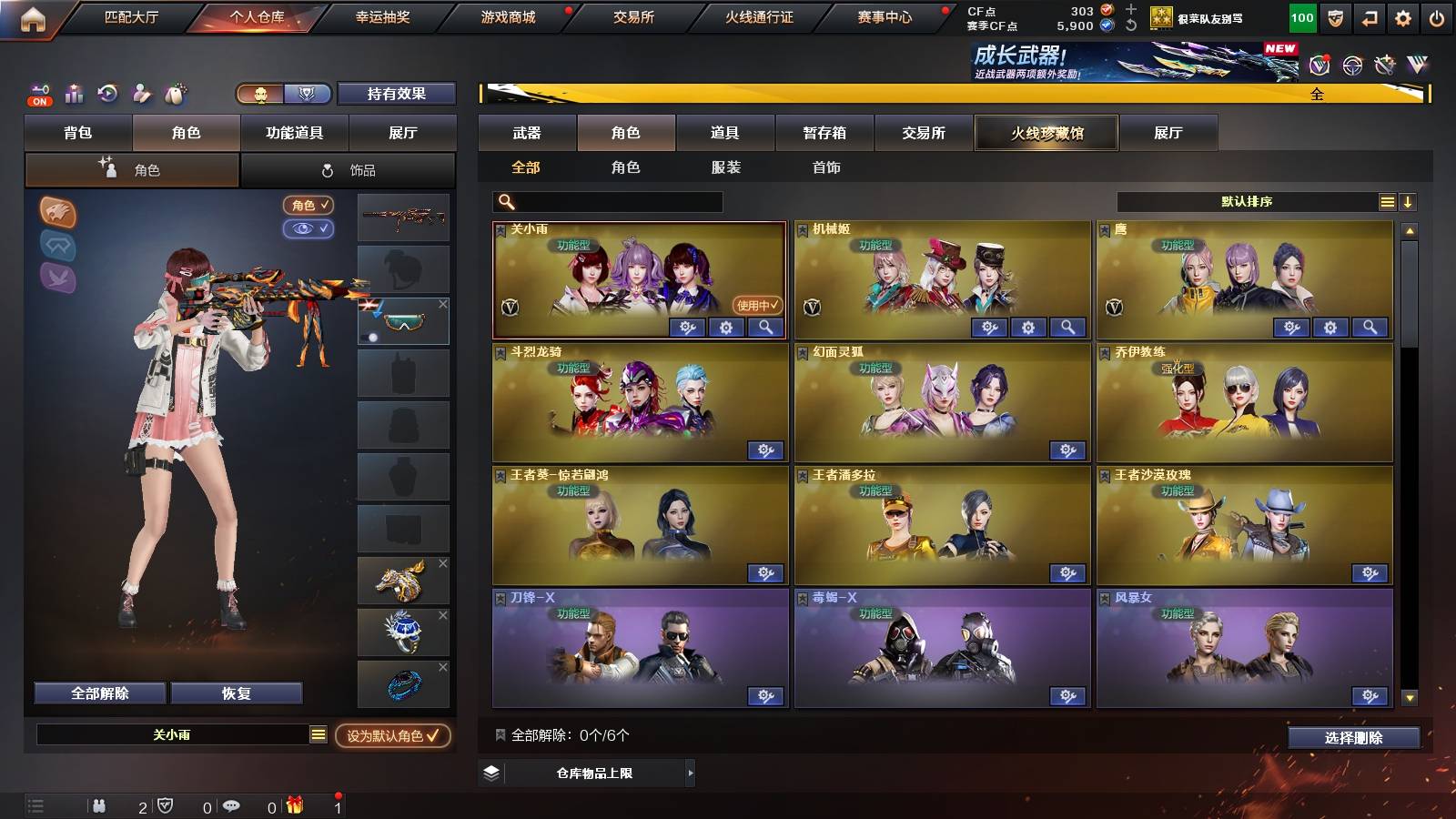Viewport: 1456px width, 819px height.
Task: Select the character edit icon in left toolbar
Action: [x=142, y=93]
